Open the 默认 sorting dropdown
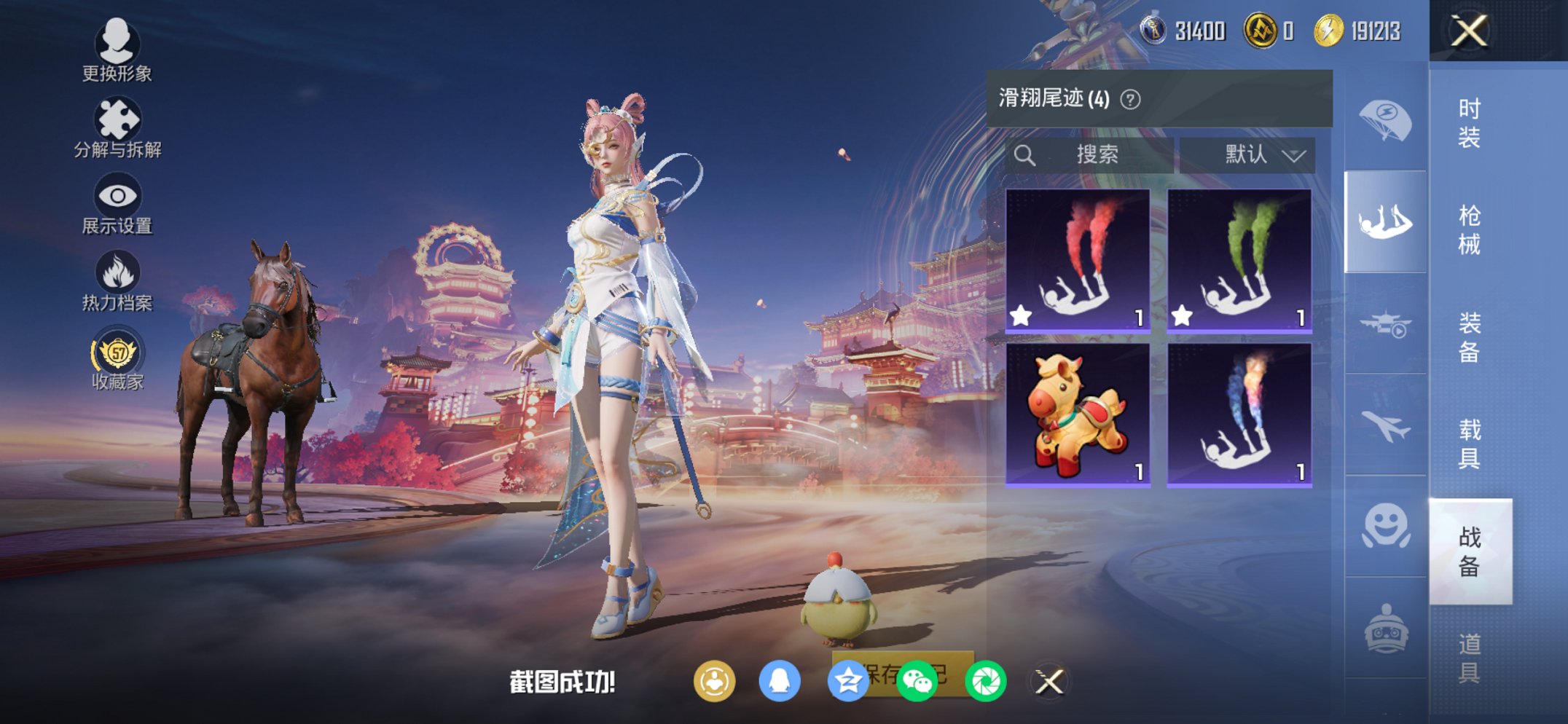This screenshot has height=724, width=1568. [1249, 154]
